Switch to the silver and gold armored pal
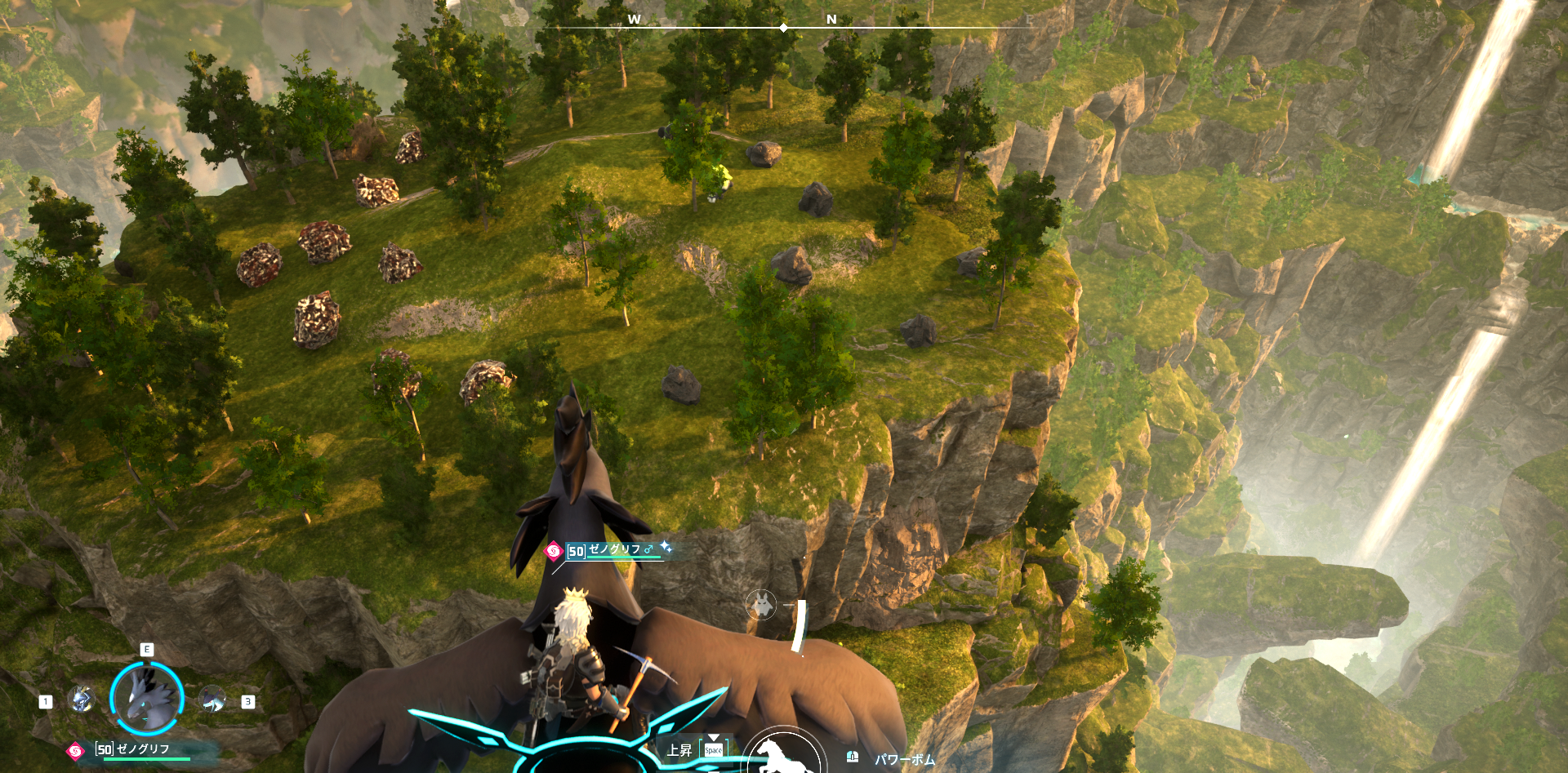 81,700
